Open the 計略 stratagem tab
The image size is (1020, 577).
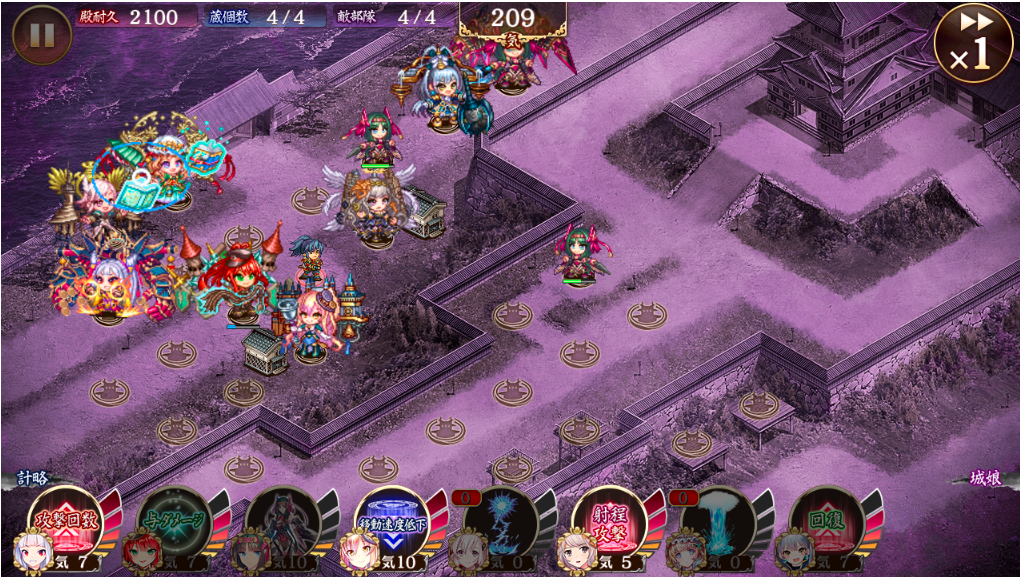click(32, 479)
